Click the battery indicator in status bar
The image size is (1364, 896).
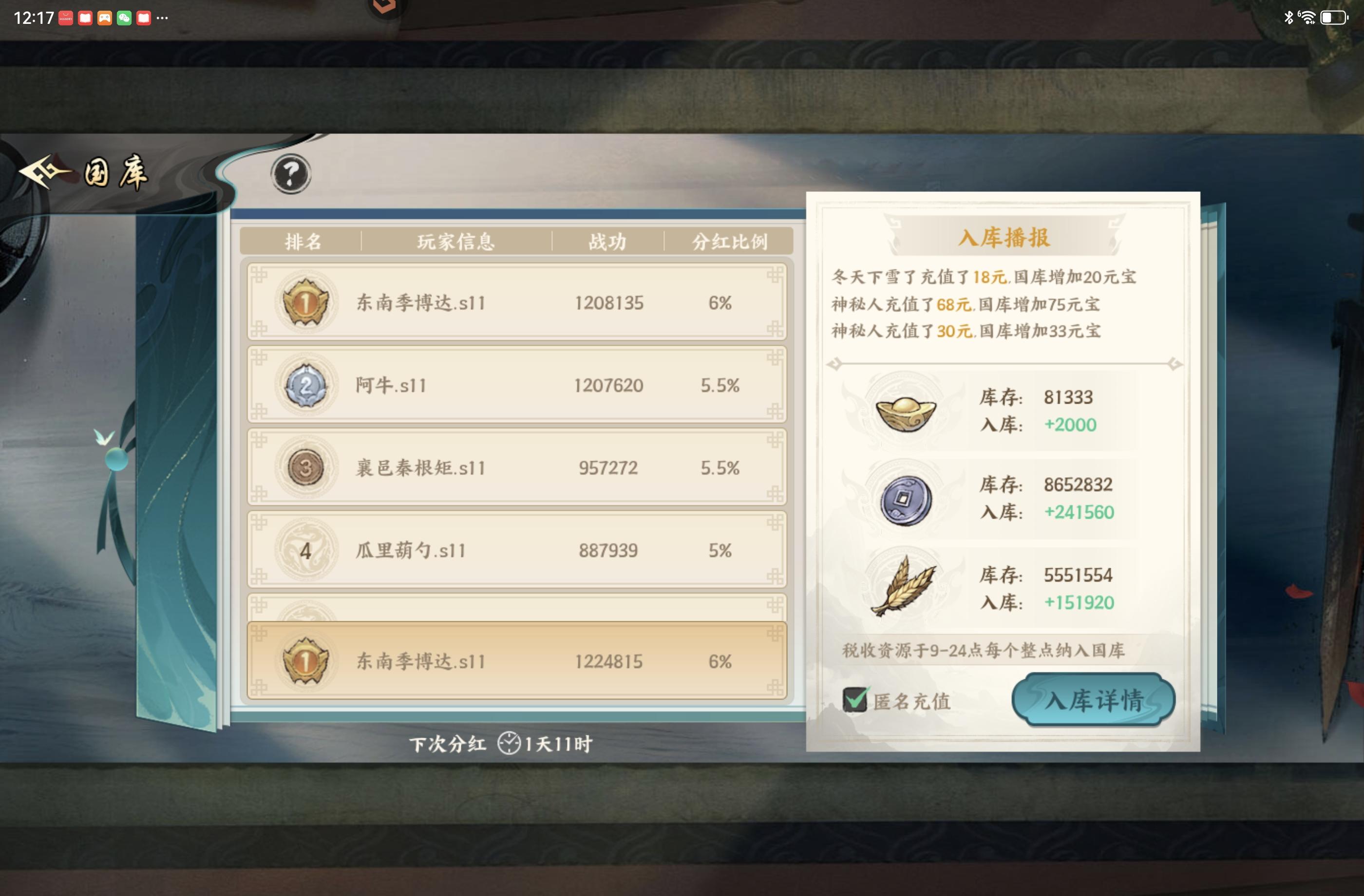1333,17
